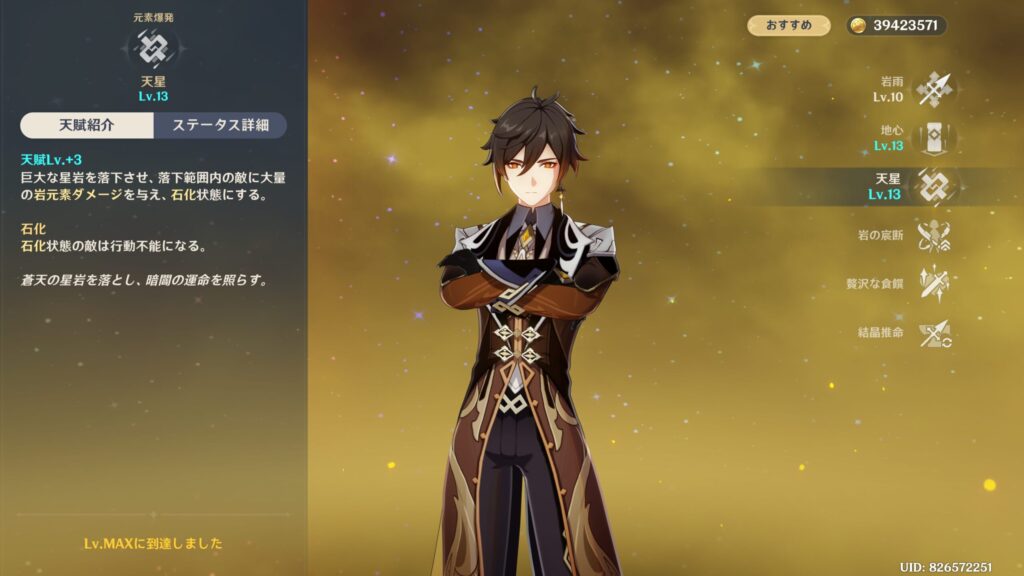
Task: View the 贅沢な食餌 passive talent
Action: pos(935,283)
